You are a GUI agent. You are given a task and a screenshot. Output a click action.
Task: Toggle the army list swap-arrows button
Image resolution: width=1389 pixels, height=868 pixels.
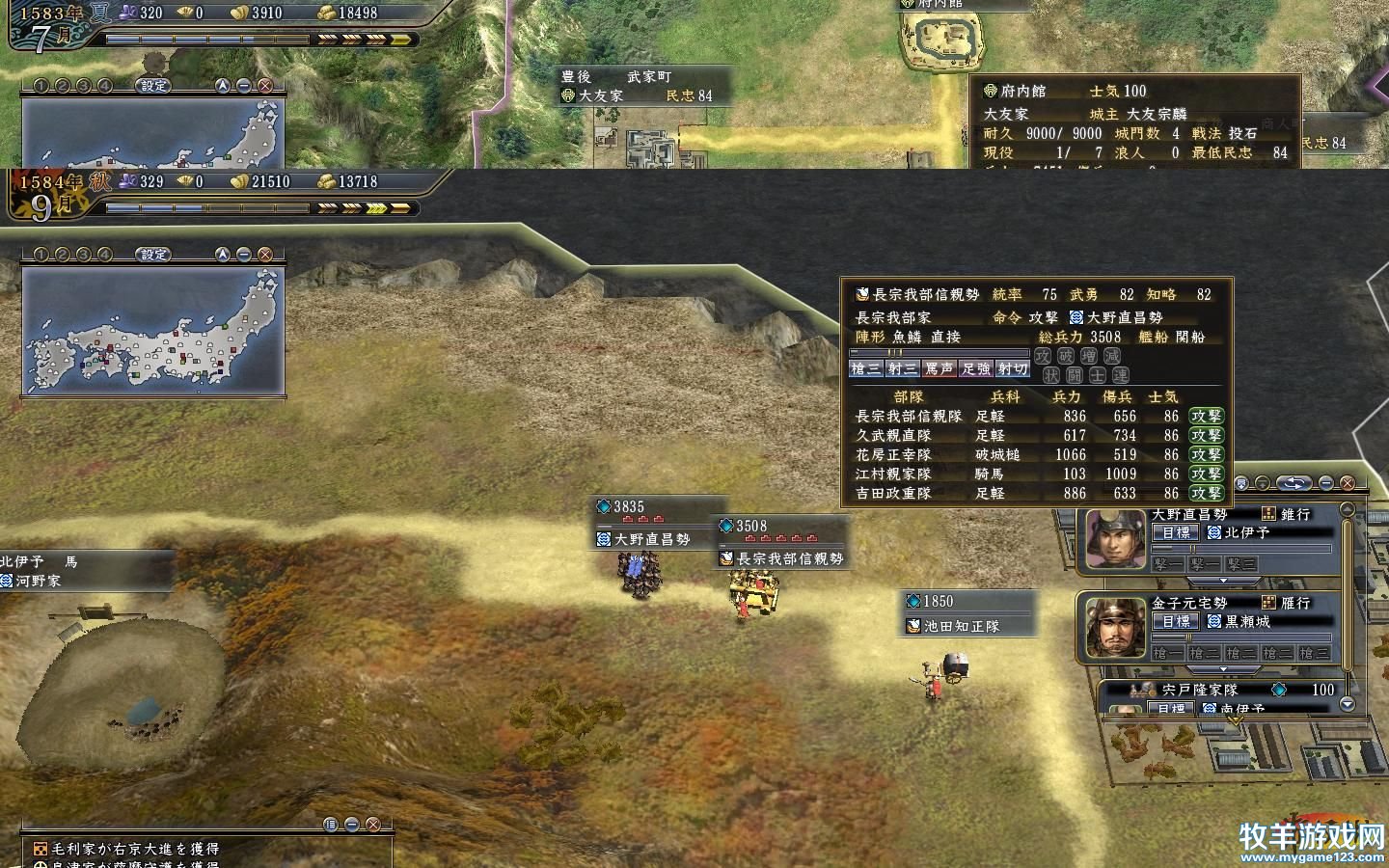(1294, 483)
